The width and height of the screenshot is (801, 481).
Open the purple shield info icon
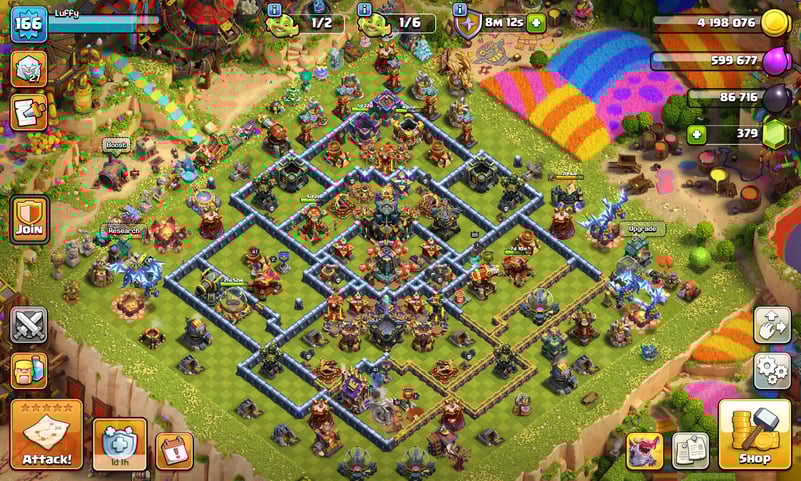460,9
